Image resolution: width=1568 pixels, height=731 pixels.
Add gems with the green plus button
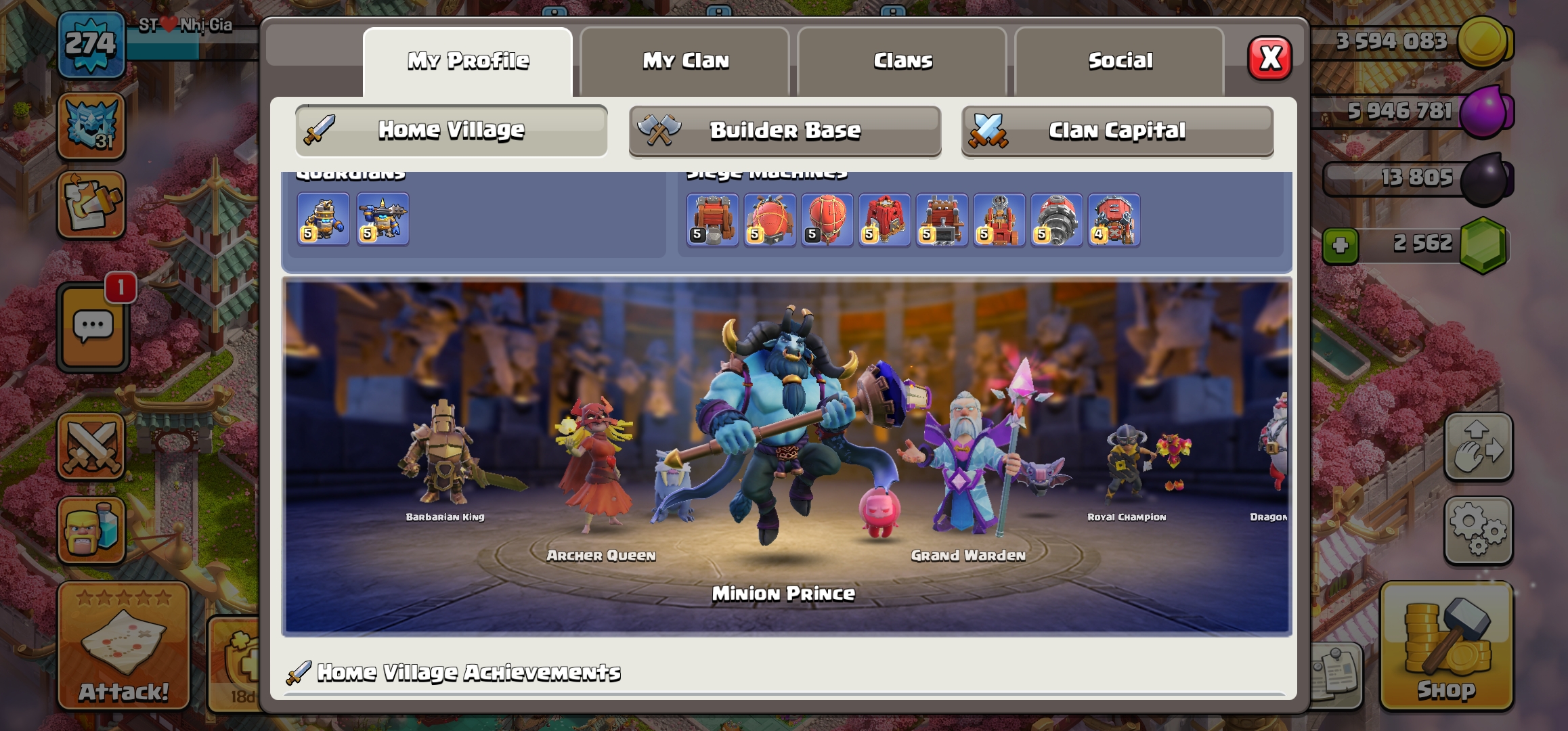[x=1340, y=245]
